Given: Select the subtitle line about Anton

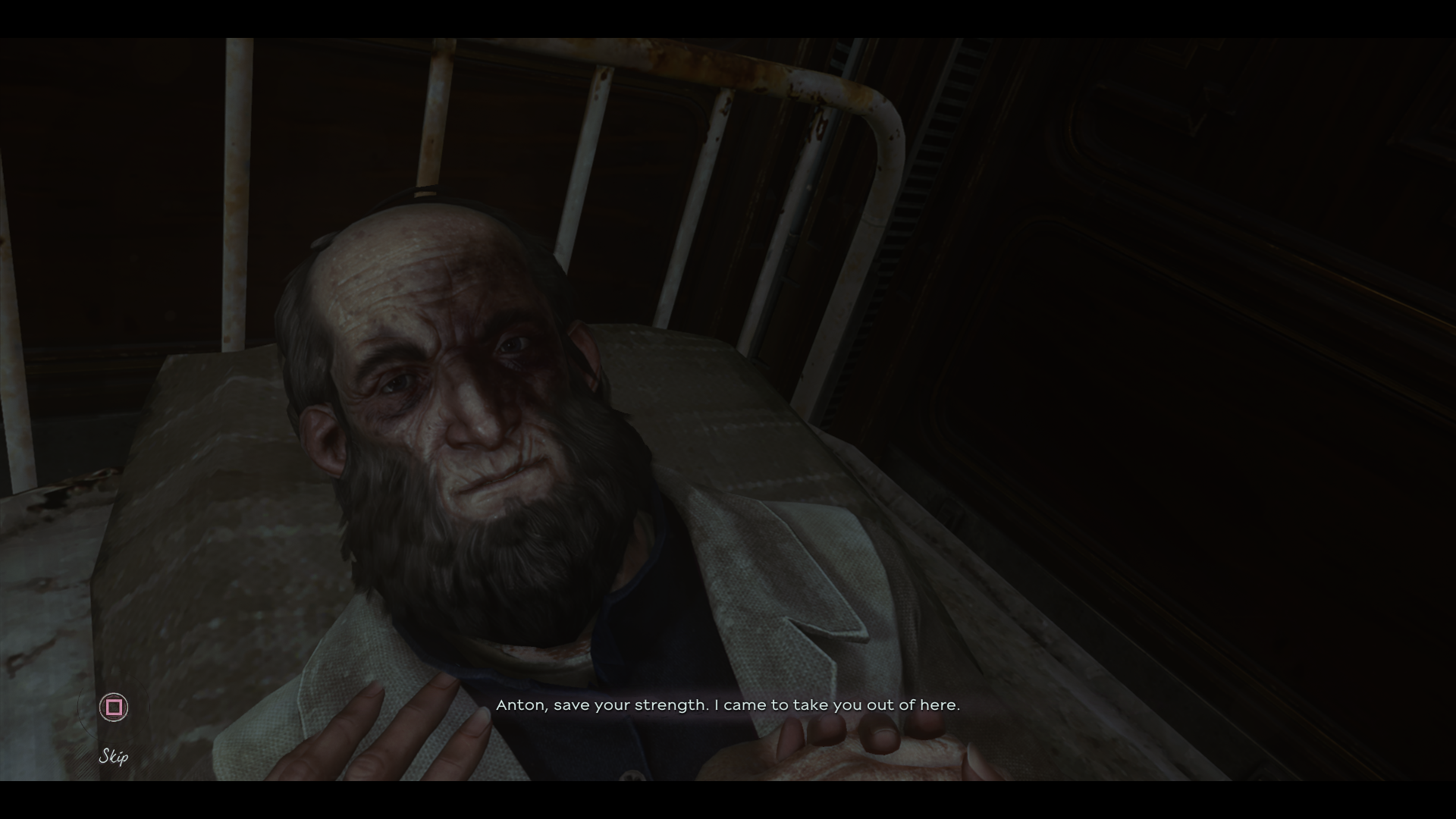Looking at the screenshot, I should (728, 704).
